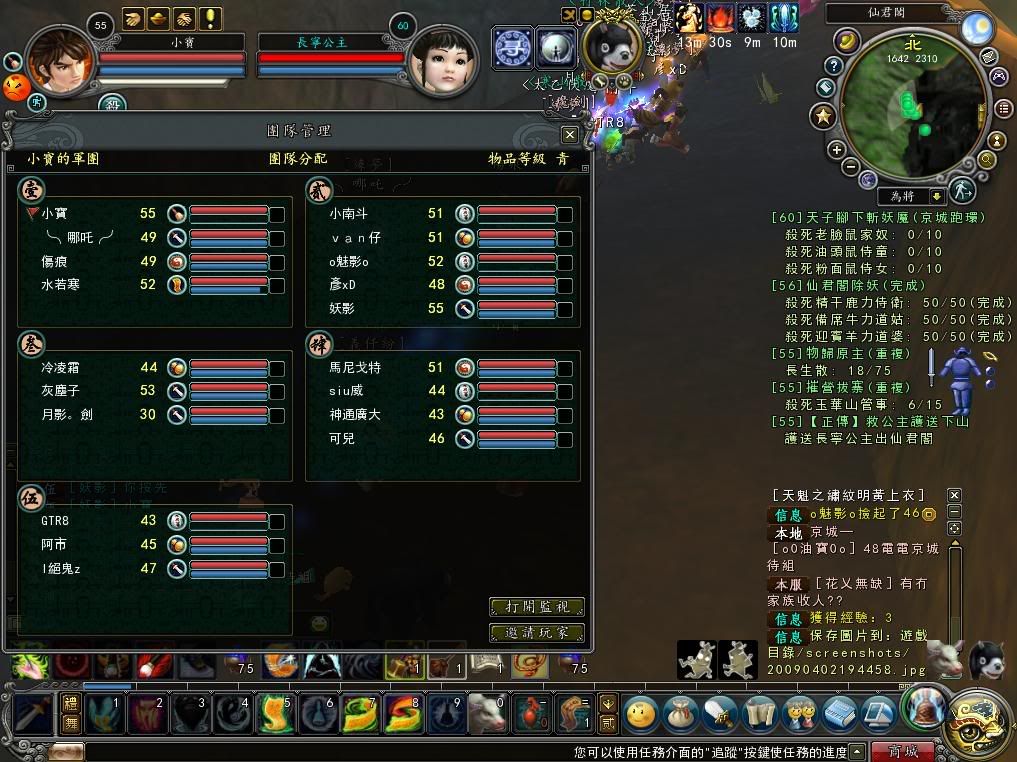
Task: Close the 團隊管理 raid management window
Action: (570, 134)
